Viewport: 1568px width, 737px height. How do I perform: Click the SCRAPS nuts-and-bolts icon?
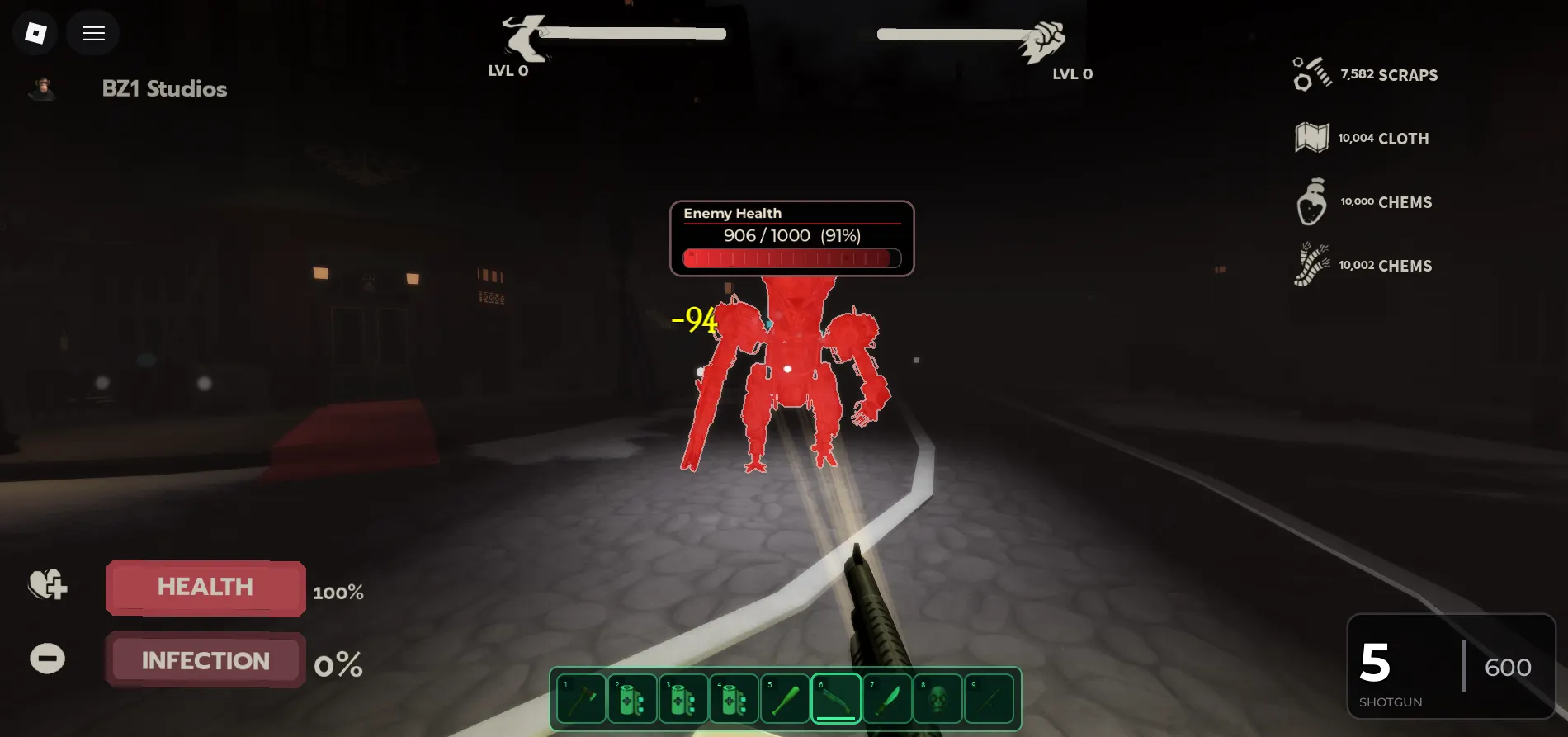pos(1311,73)
